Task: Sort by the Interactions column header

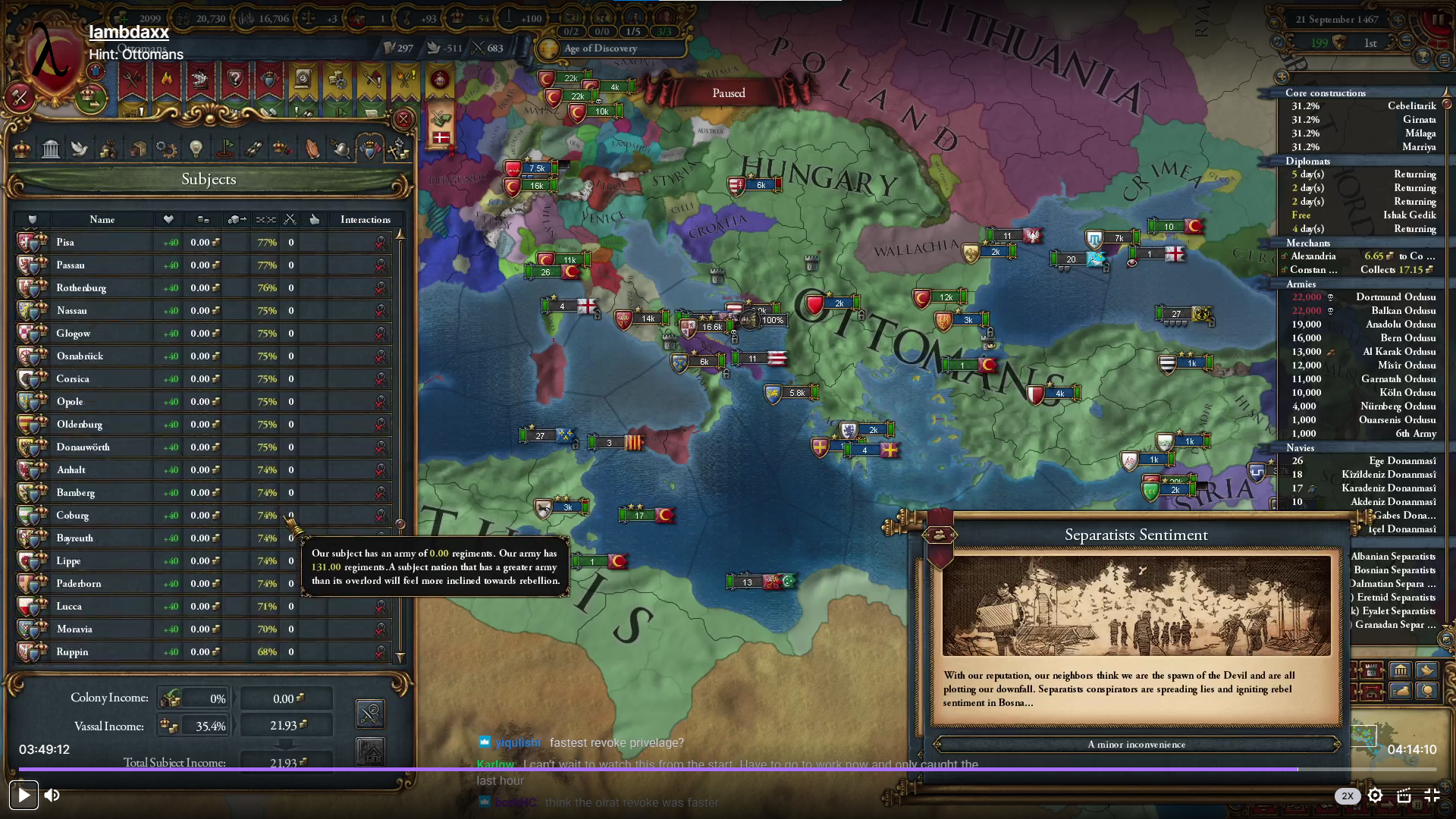Action: [365, 220]
